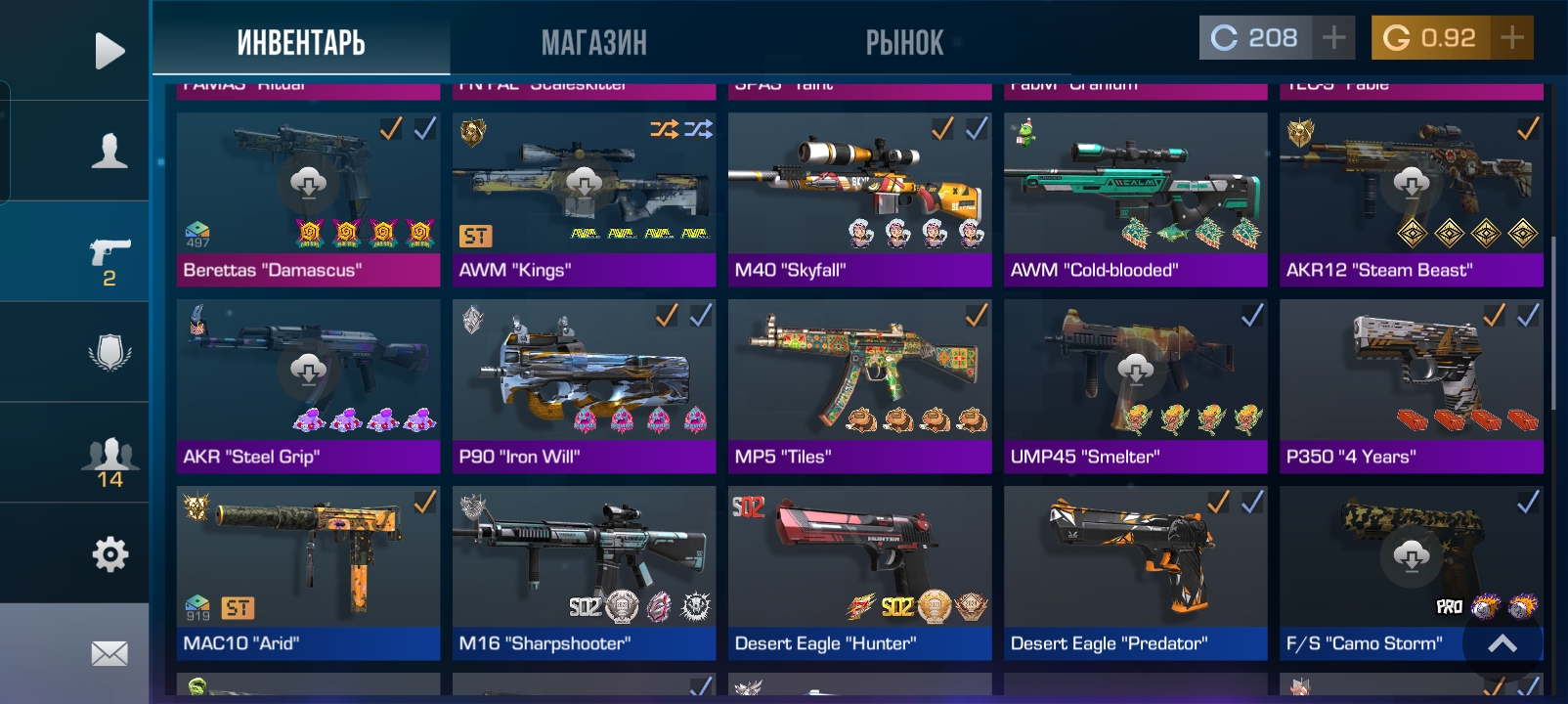Select the Инвентарь tab
The height and width of the screenshot is (704, 1568).
click(301, 42)
